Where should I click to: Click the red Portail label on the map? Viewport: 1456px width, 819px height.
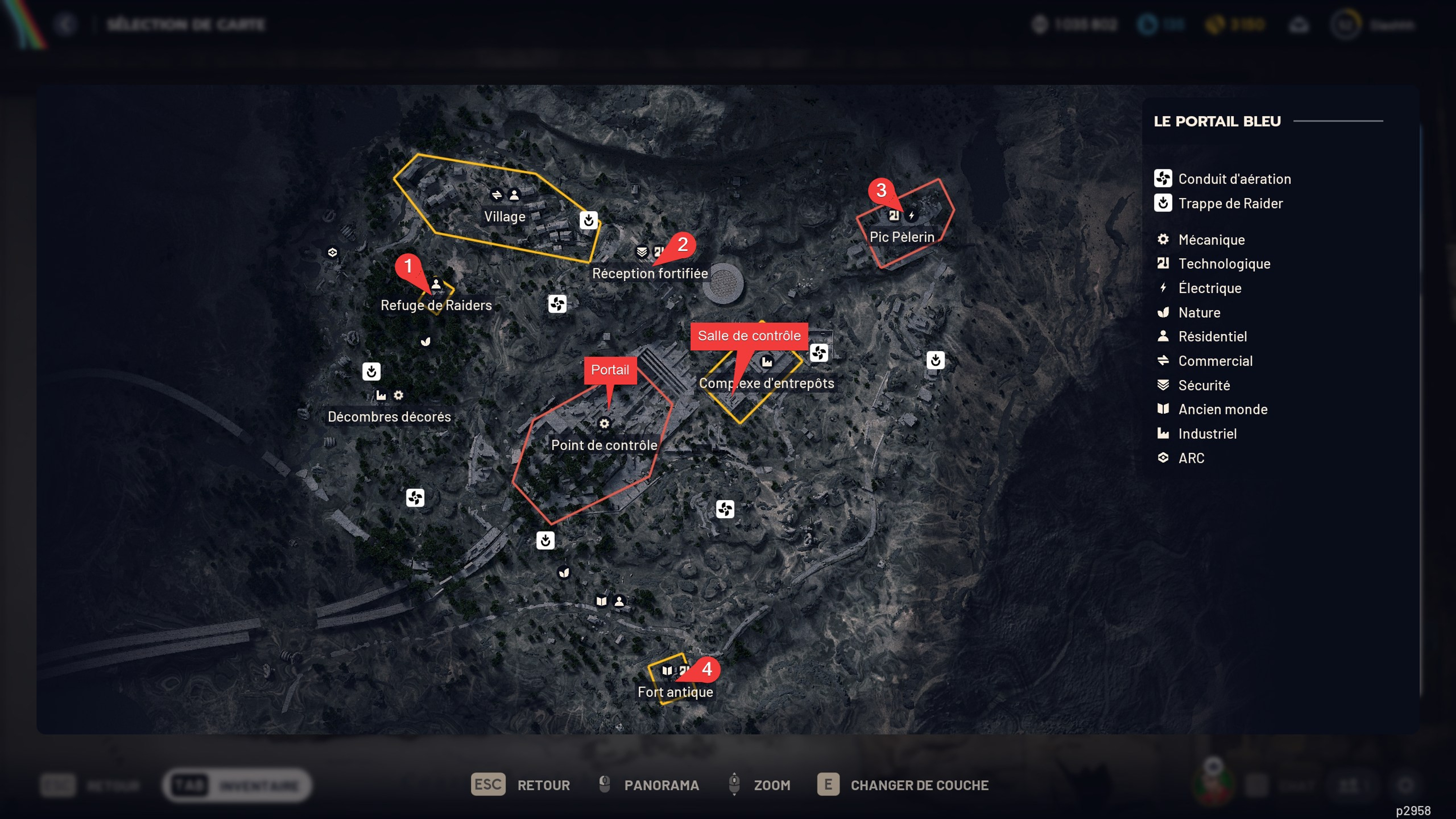pos(611,370)
